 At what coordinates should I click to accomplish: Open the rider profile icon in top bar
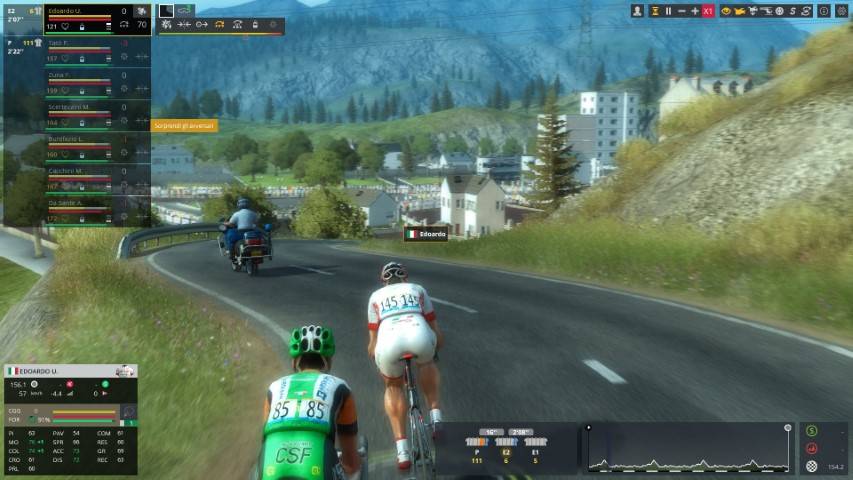tap(638, 11)
